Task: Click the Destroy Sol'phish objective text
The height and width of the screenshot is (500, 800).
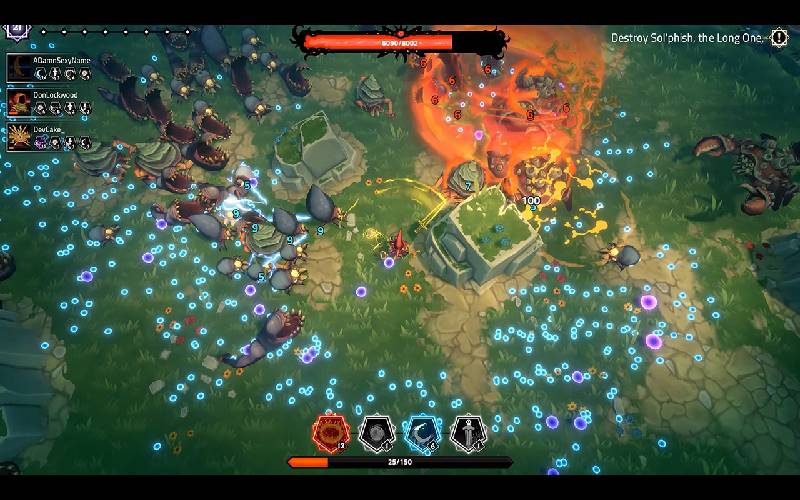Action: click(x=686, y=38)
